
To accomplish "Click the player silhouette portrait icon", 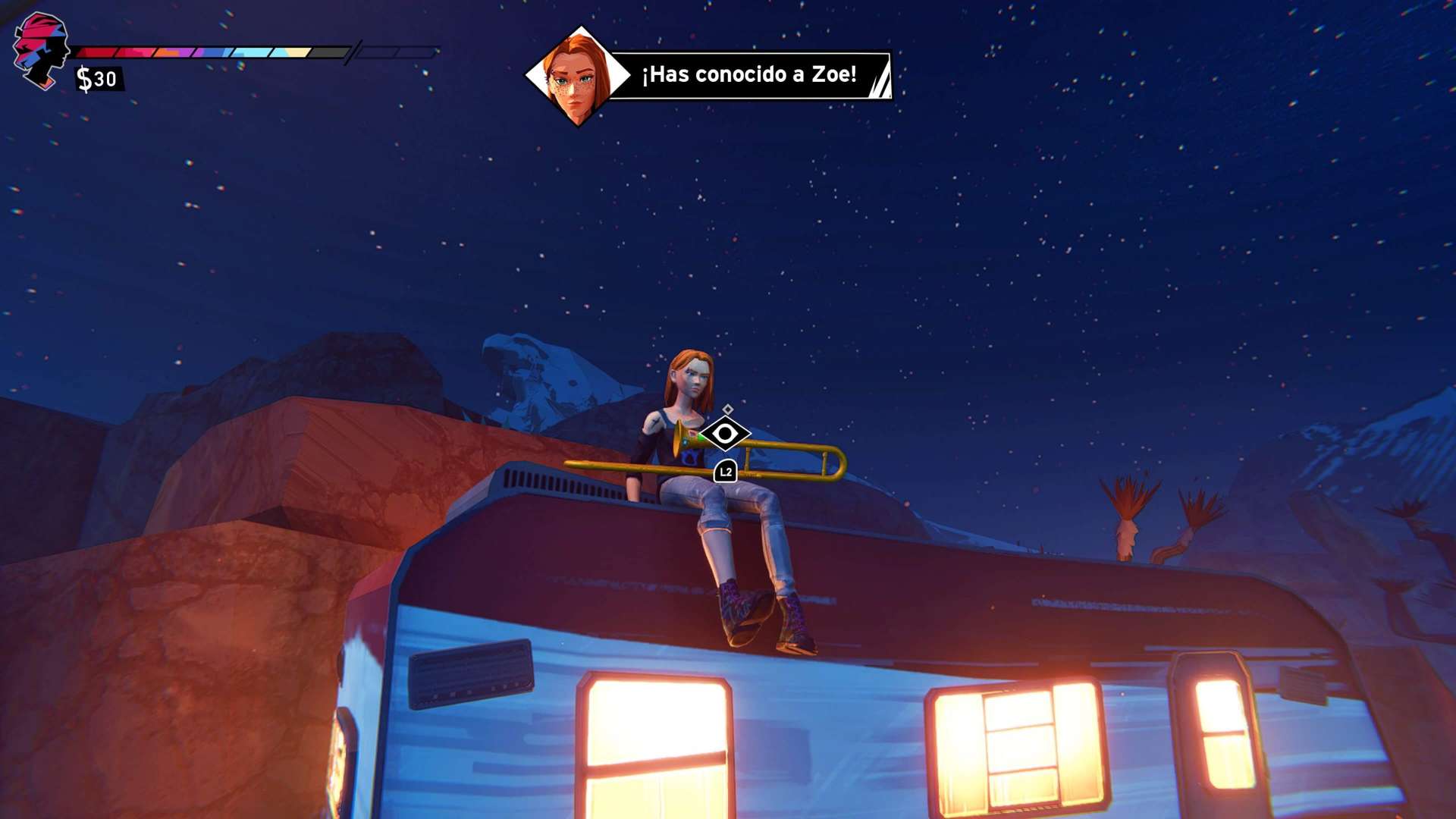I will pos(41,51).
